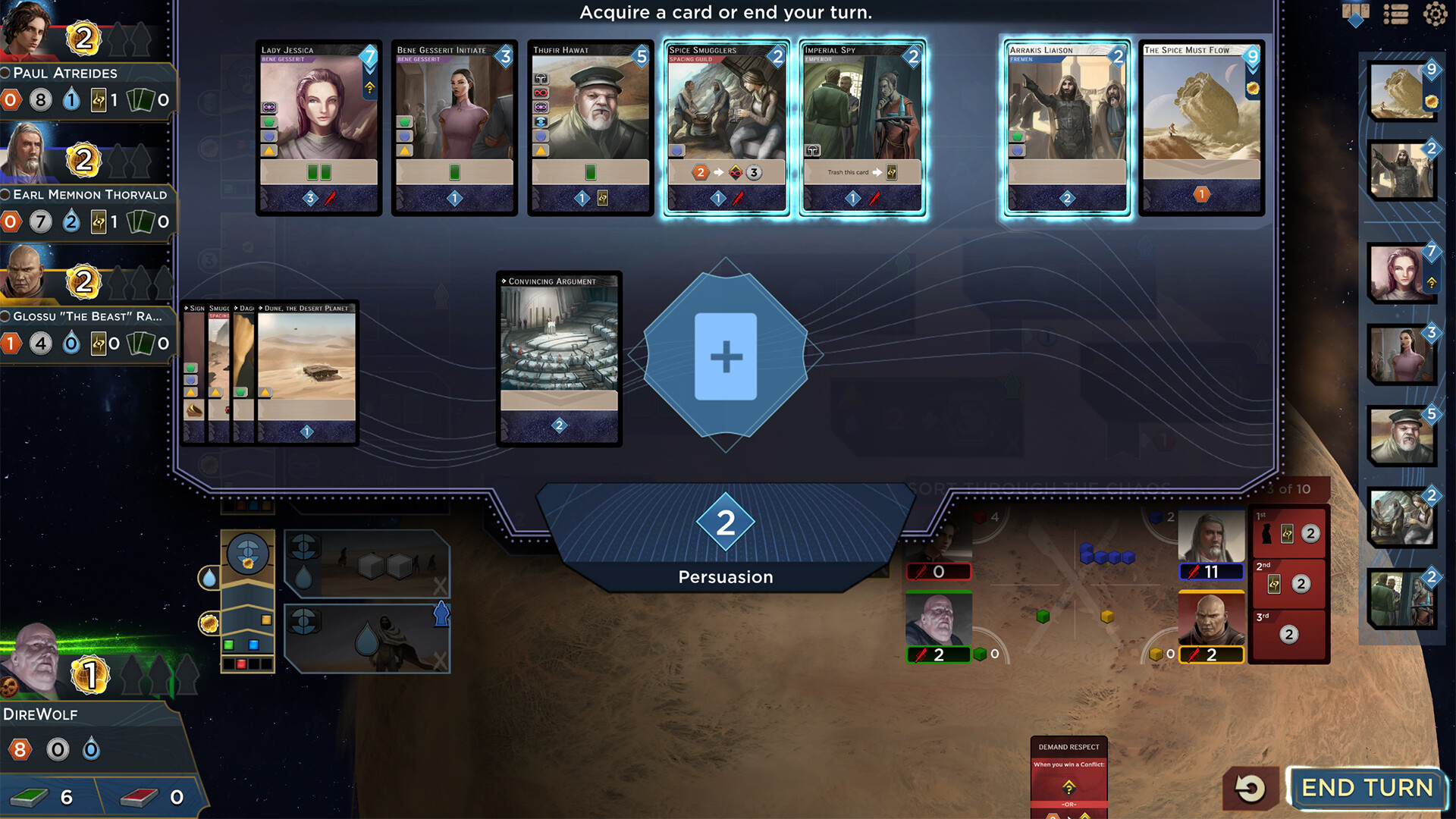Acquire the Spice Smugglers card
Screen dimensions: 1456x819
[726, 127]
